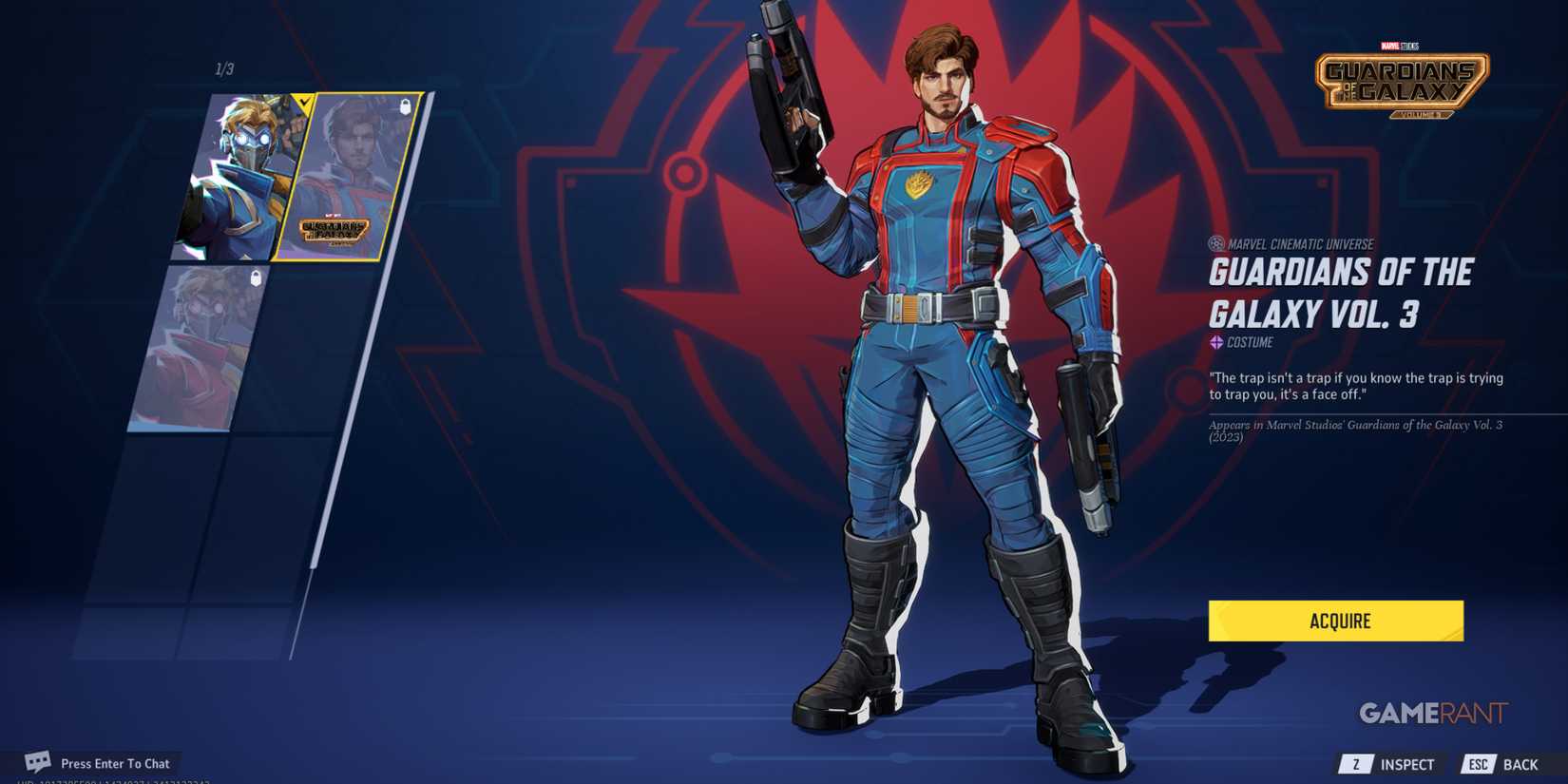This screenshot has width=1568, height=784.
Task: Select the Guardians Vol. 3 costume thumbnail
Action: pos(346,176)
